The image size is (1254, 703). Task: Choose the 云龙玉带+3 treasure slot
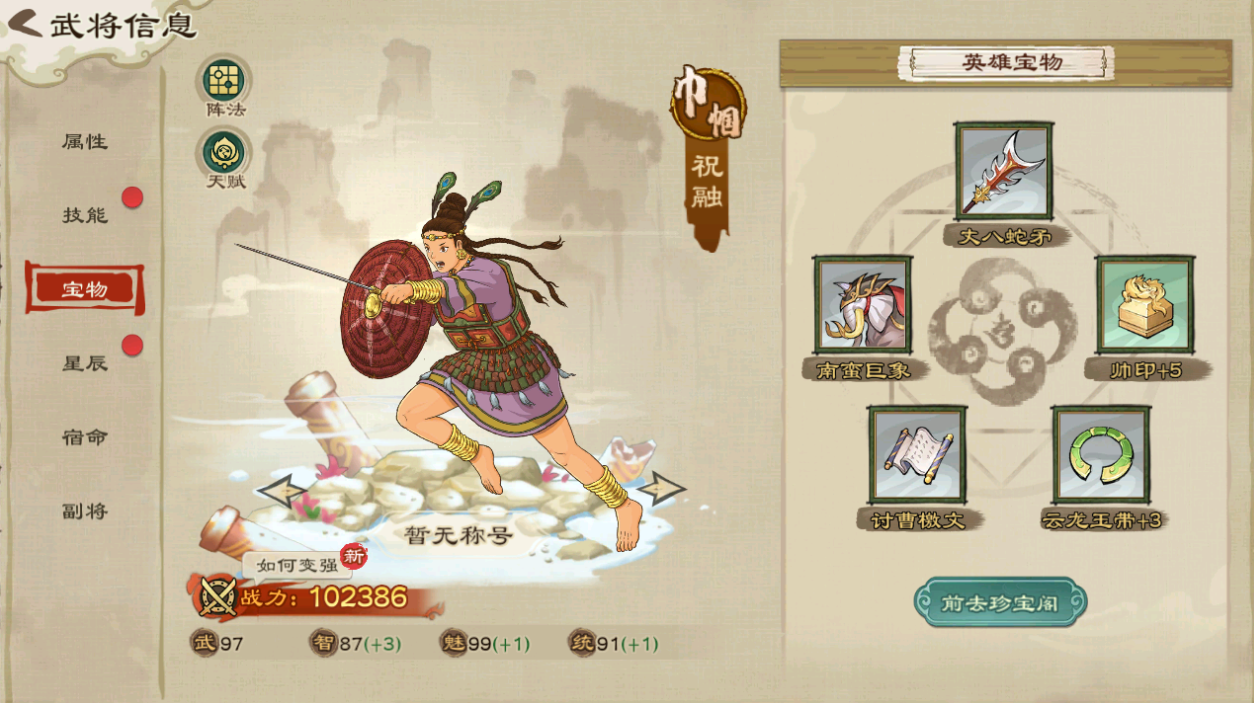tap(1100, 455)
